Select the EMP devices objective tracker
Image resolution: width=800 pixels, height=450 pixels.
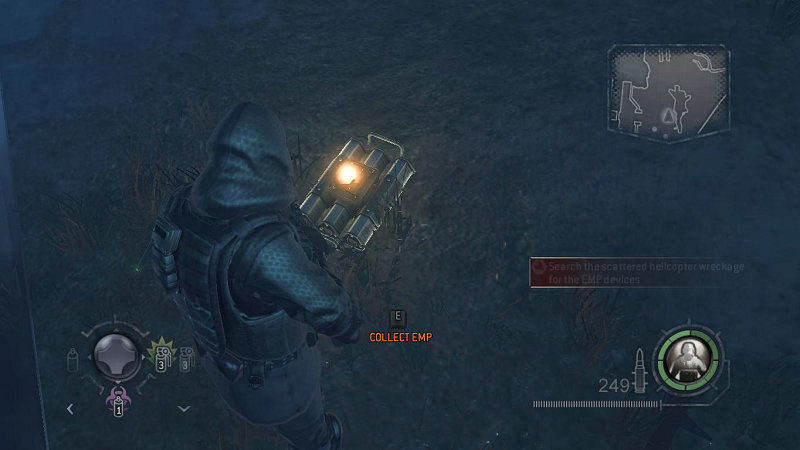click(x=630, y=273)
